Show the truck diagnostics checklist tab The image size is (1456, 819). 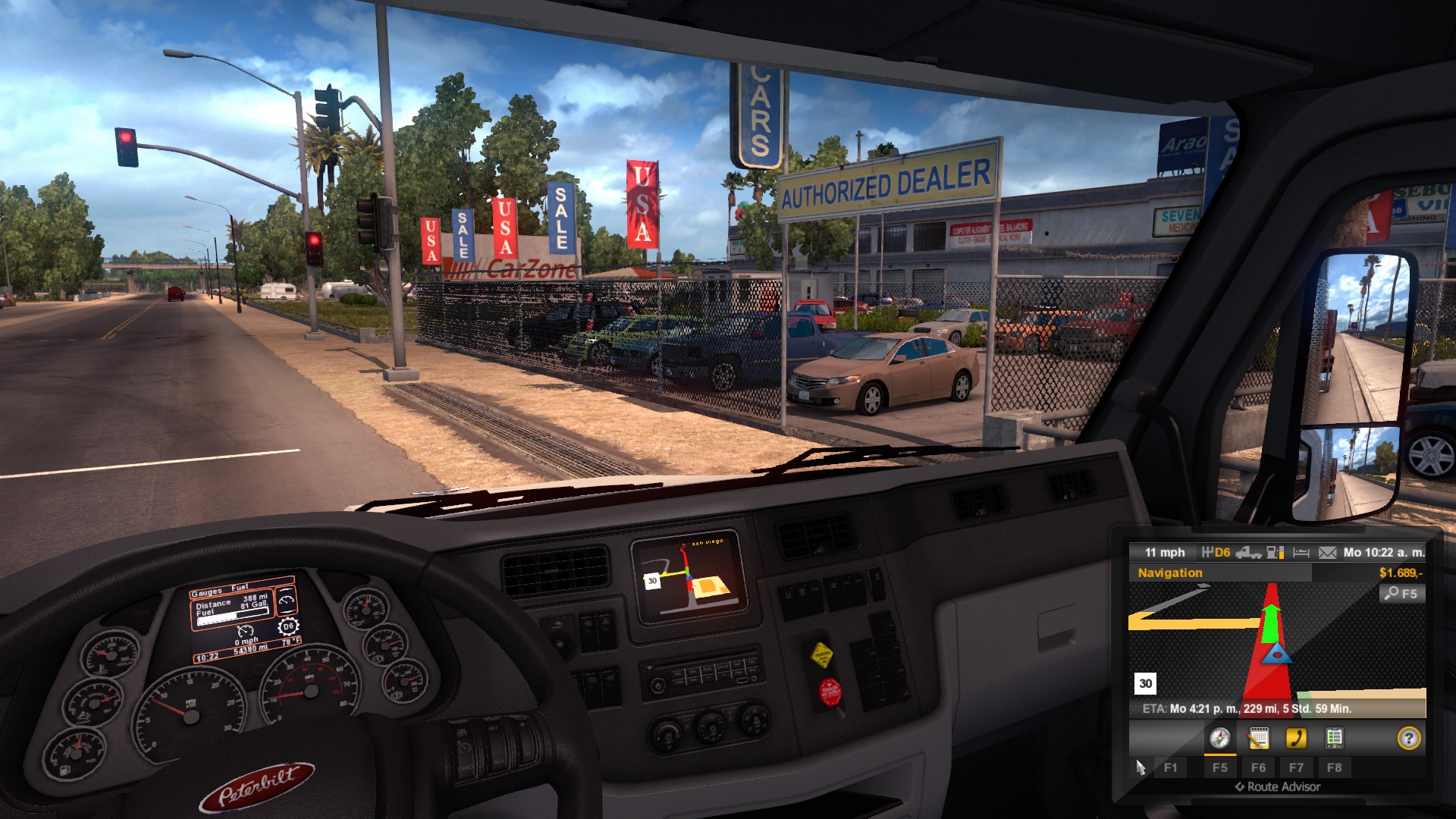[x=1334, y=738]
